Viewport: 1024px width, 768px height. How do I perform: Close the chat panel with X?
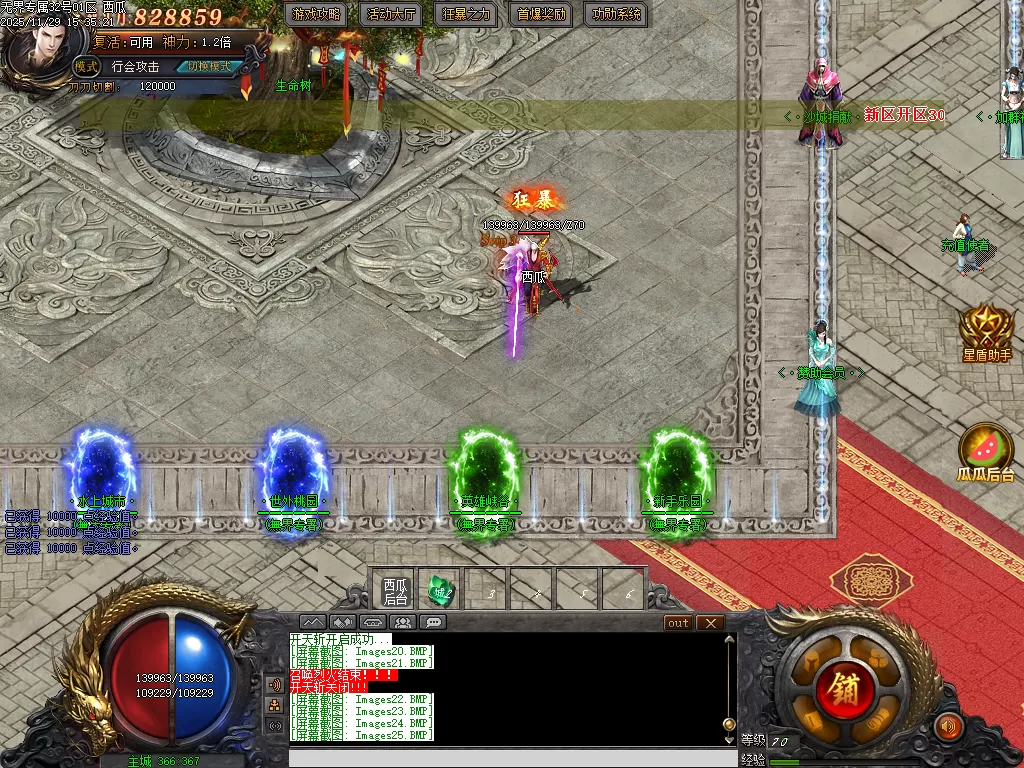(x=710, y=623)
